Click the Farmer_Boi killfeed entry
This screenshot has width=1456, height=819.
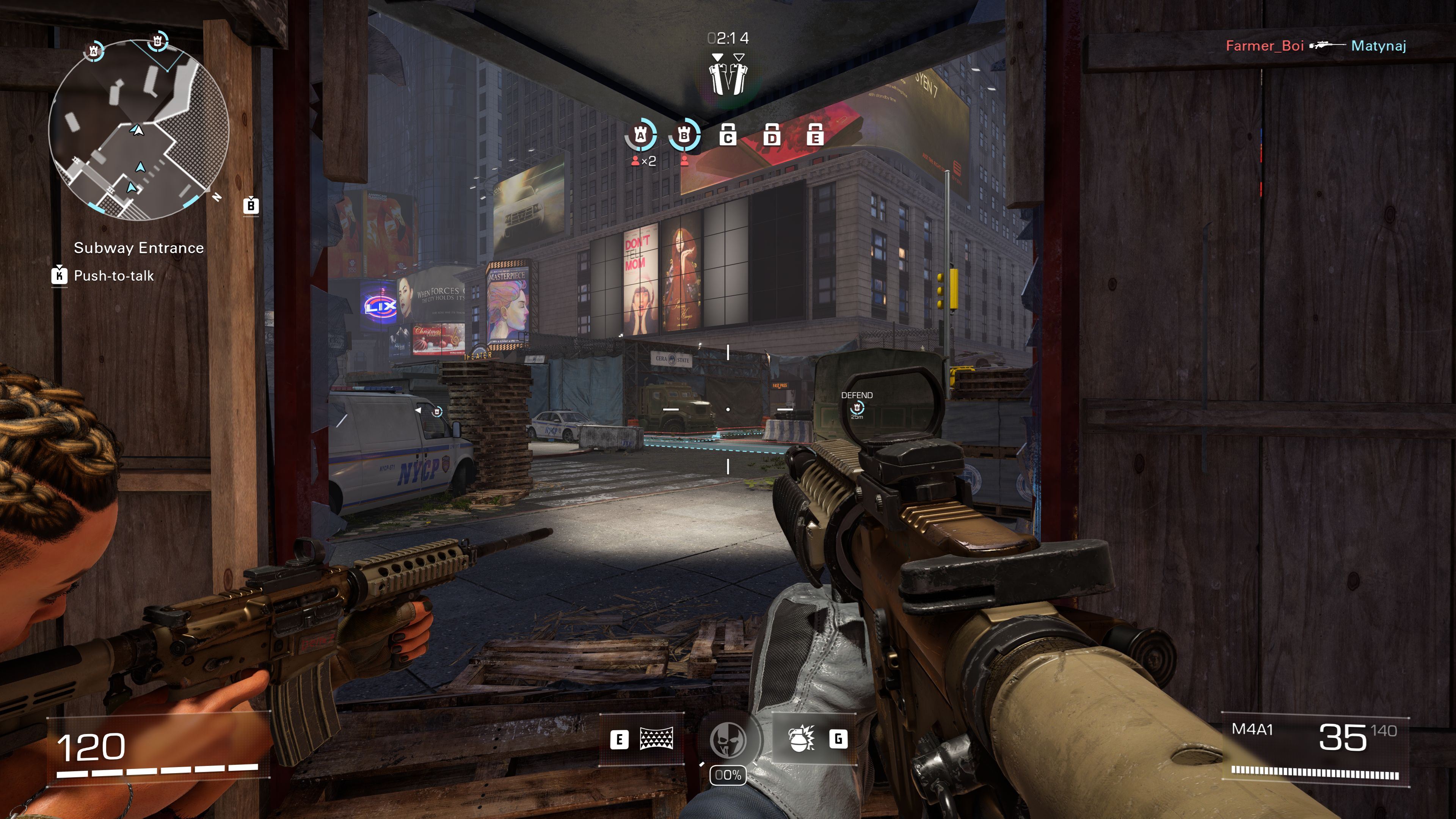pyautogui.click(x=1265, y=46)
